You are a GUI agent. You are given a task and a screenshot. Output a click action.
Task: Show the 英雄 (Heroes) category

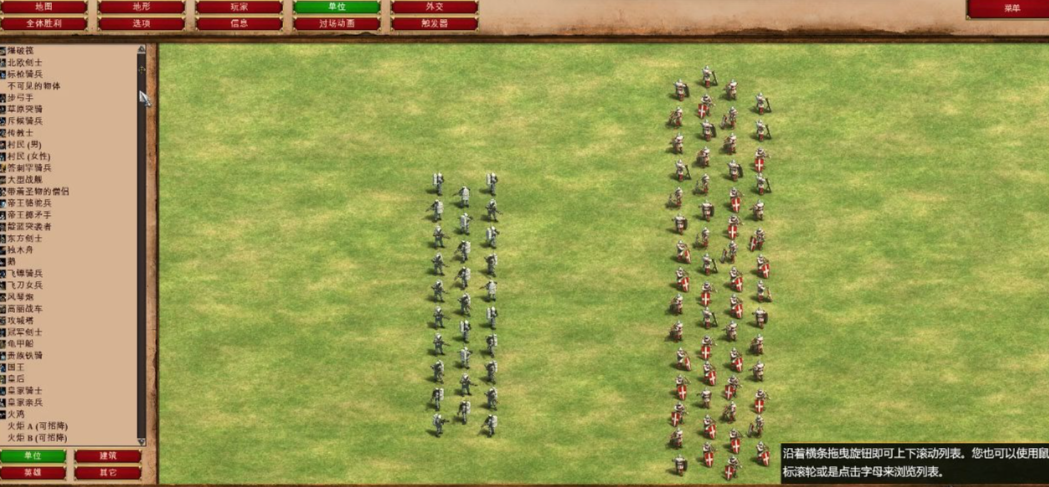click(33, 472)
